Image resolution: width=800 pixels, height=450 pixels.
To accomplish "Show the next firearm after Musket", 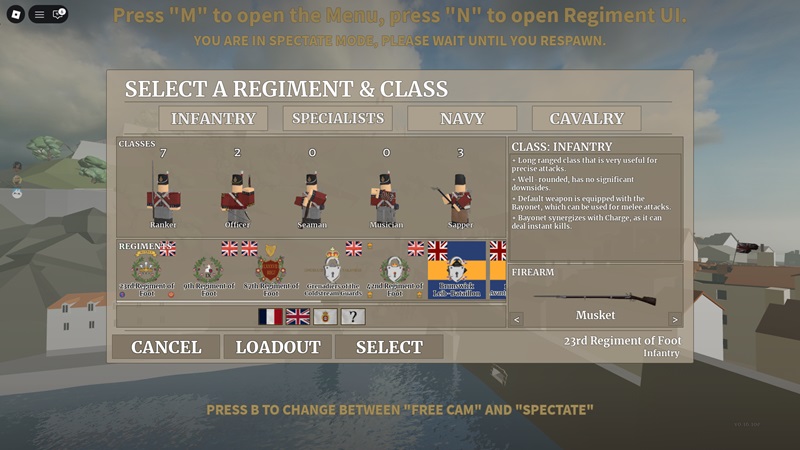I will pos(674,320).
